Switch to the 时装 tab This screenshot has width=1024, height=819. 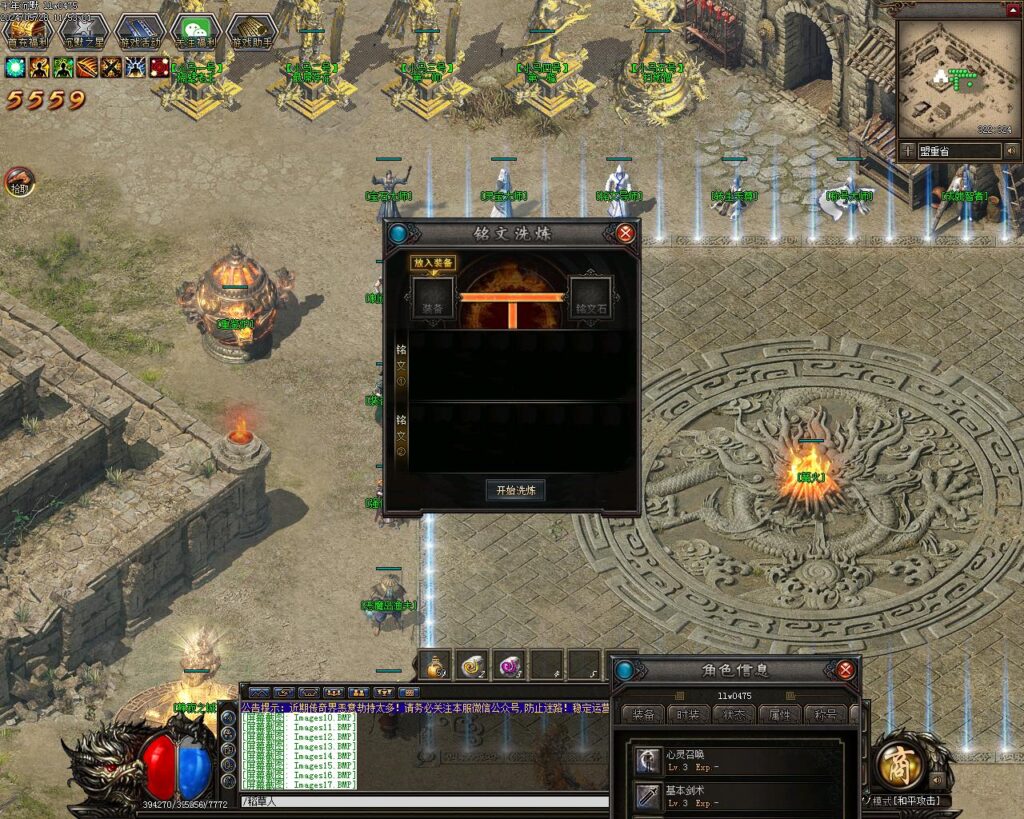(690, 714)
